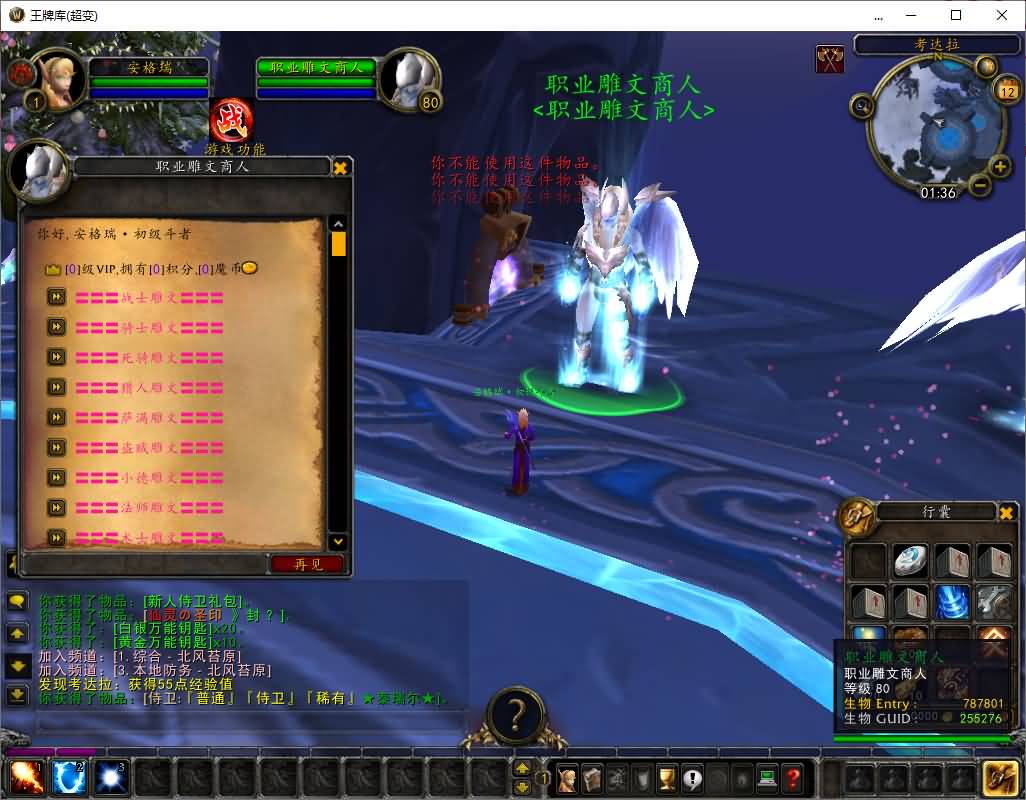
Task: Open the red question mark help button
Action: click(x=792, y=777)
